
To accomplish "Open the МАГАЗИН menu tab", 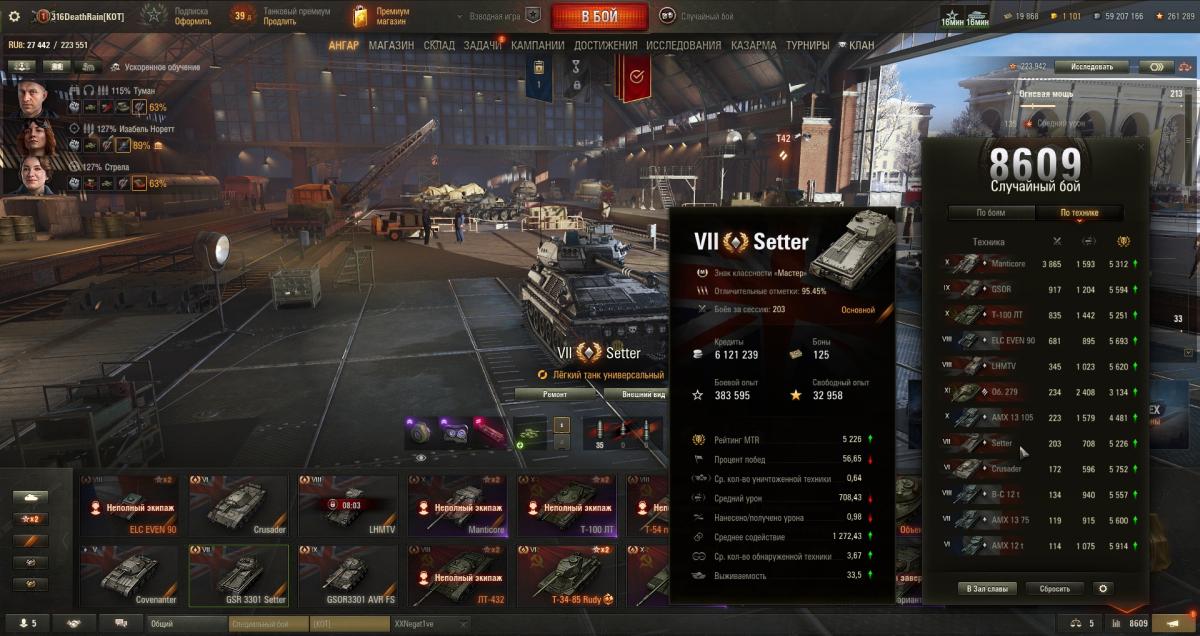I will tap(391, 45).
